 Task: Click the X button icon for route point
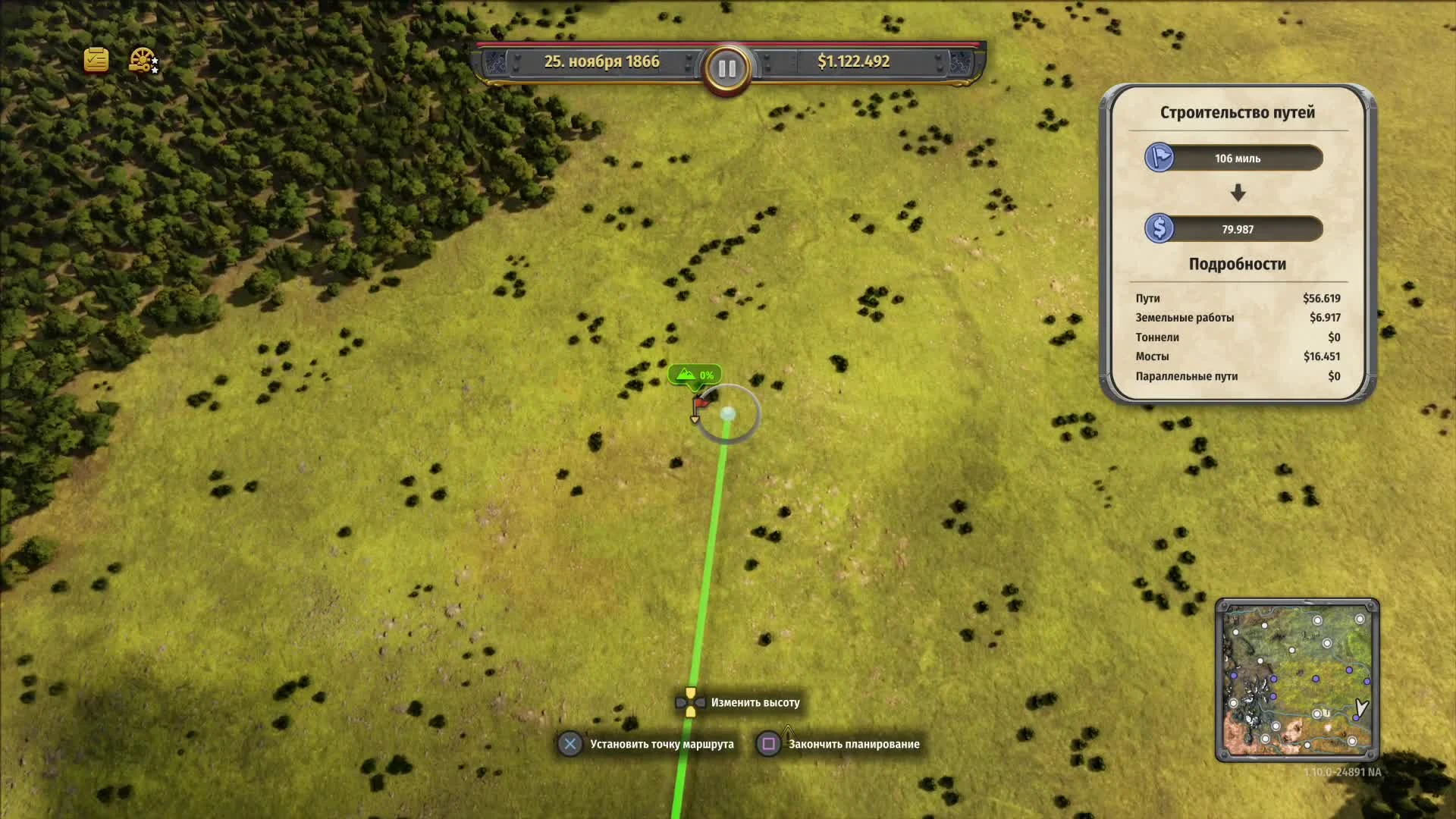click(x=570, y=744)
